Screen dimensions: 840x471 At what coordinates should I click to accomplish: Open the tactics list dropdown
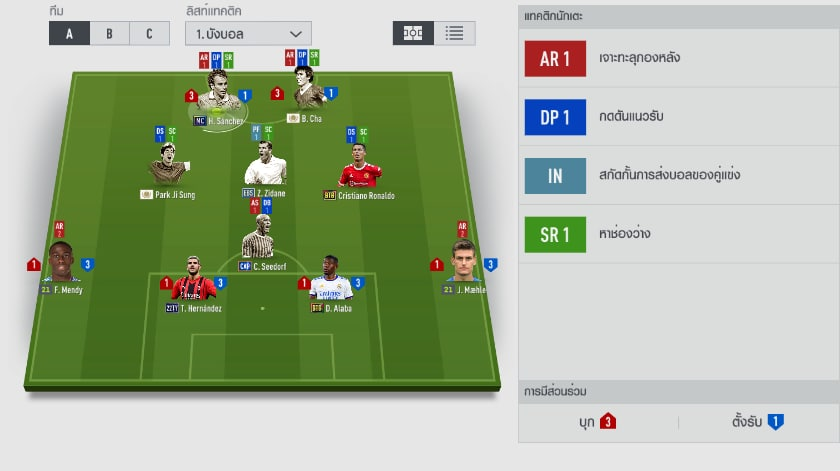pos(248,33)
